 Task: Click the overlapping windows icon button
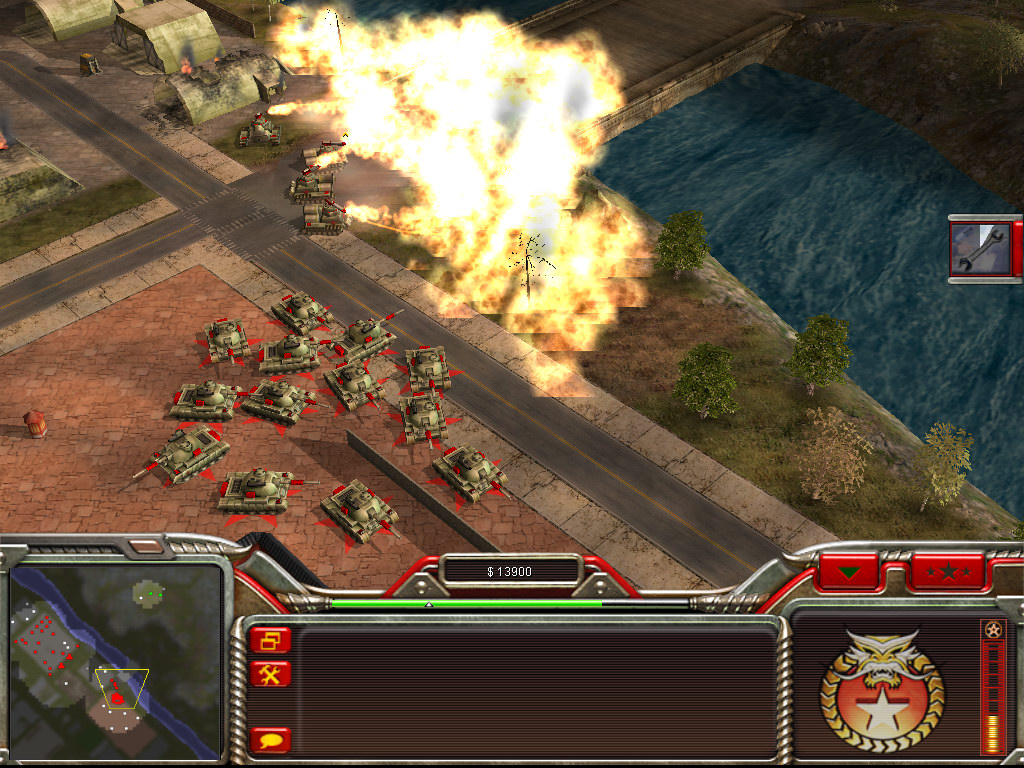pyautogui.click(x=270, y=640)
